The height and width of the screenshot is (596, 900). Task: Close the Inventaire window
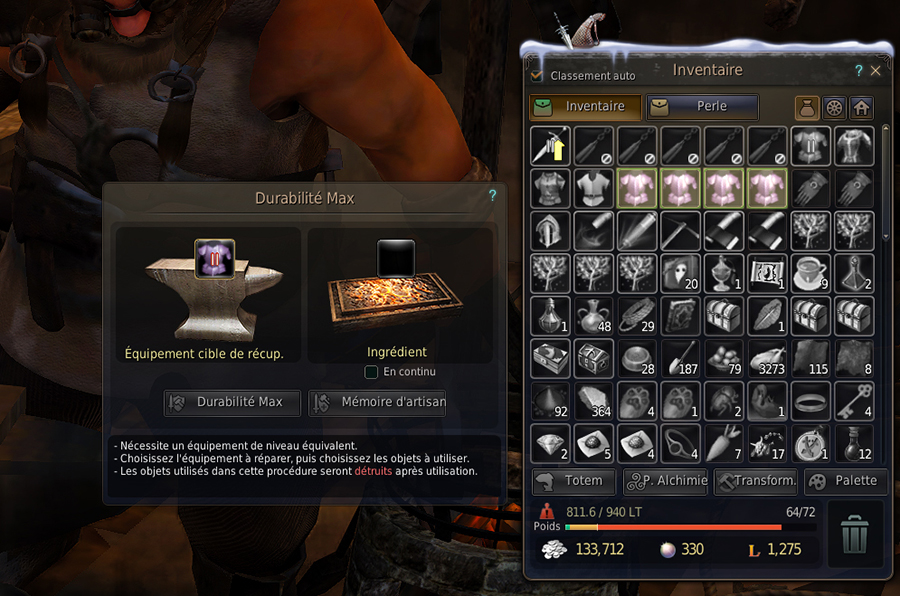point(876,71)
